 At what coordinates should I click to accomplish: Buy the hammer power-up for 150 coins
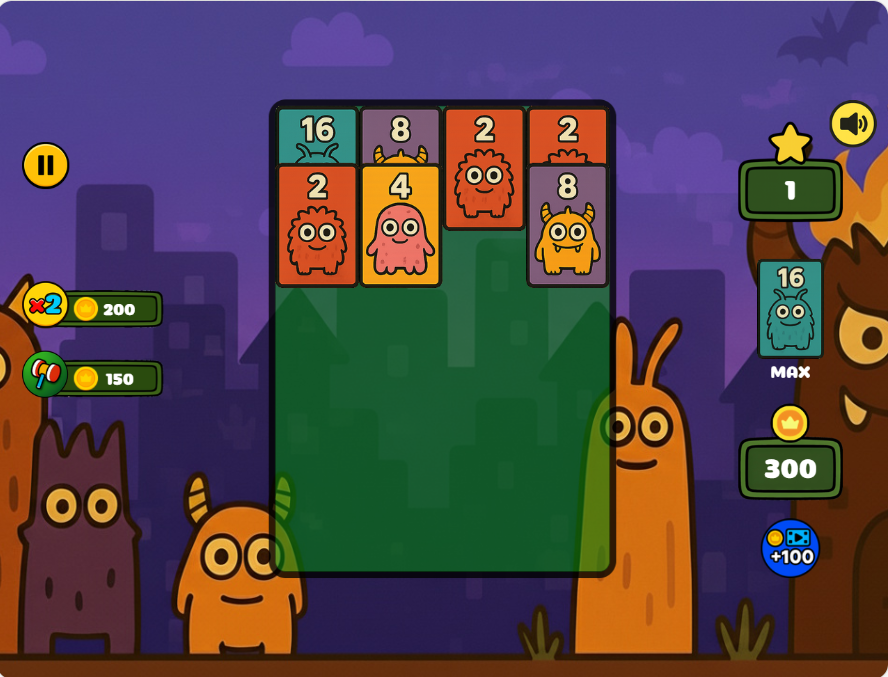pyautogui.click(x=93, y=378)
